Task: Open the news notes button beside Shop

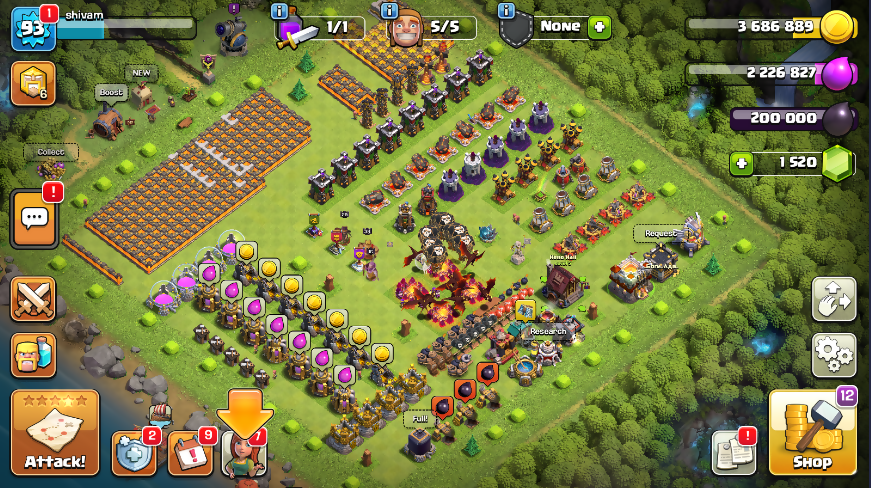Action: pos(733,453)
